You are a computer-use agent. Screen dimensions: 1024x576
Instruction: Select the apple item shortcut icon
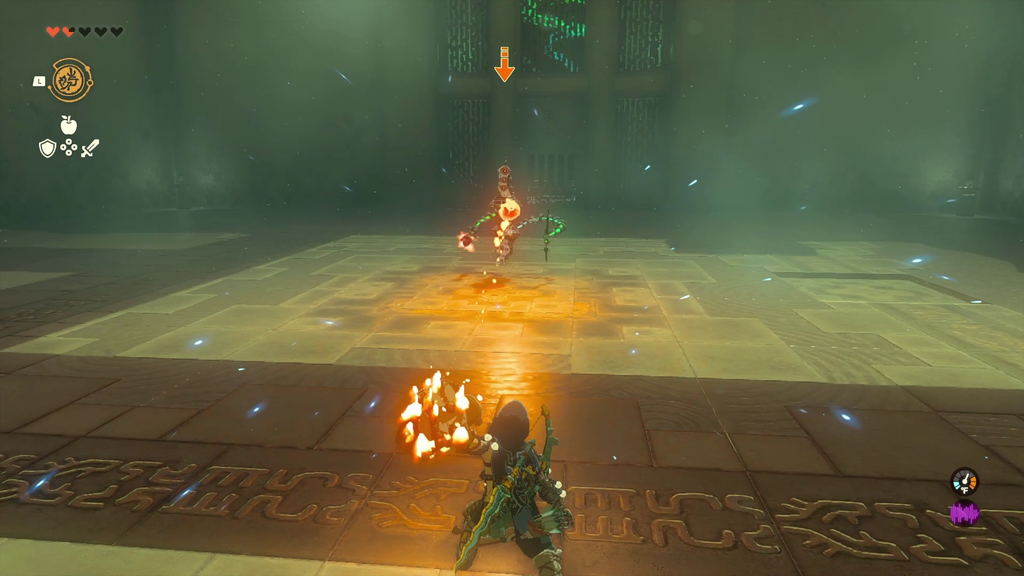point(68,125)
